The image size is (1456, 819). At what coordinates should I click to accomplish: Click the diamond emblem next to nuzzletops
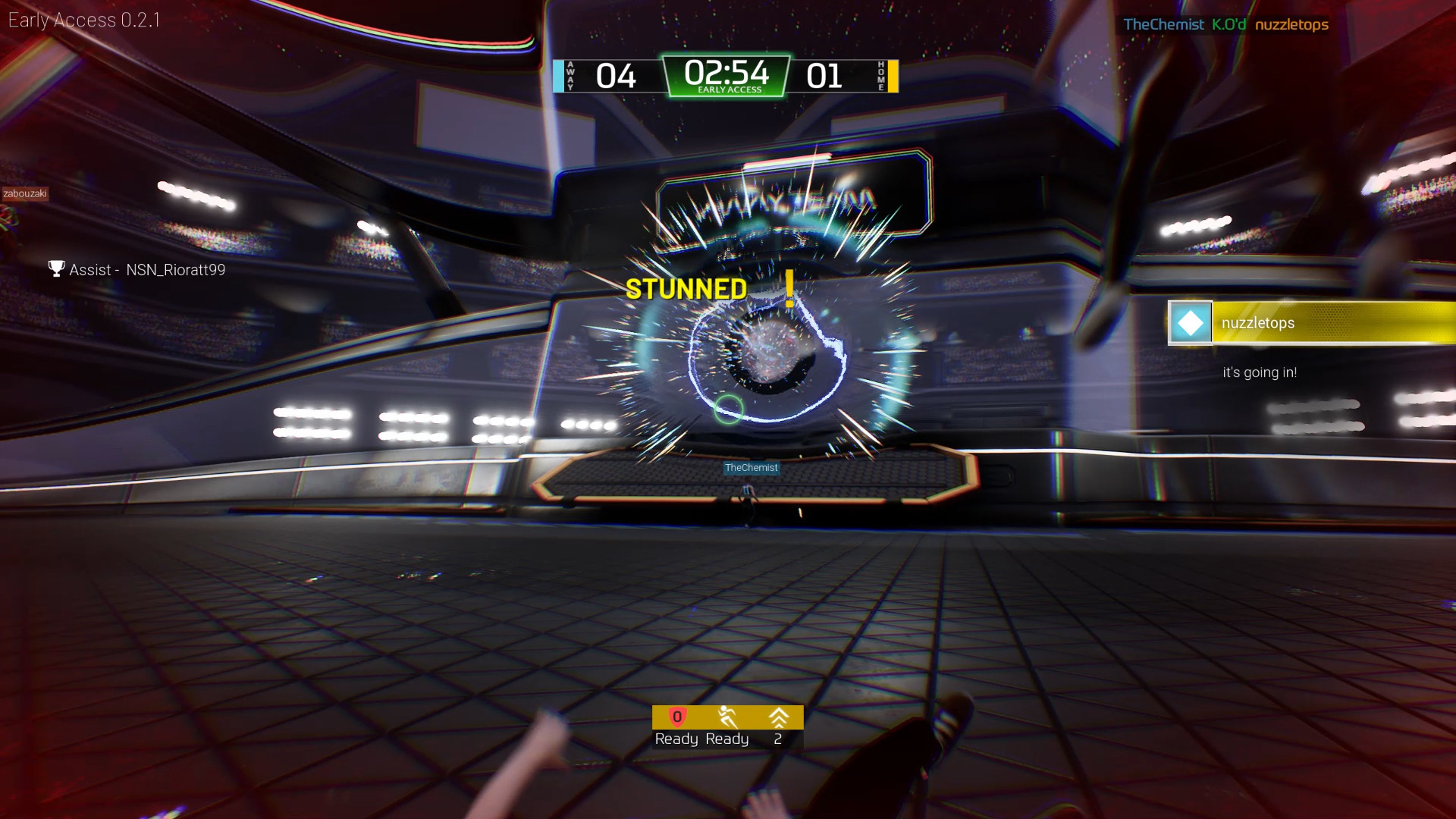tap(1189, 322)
